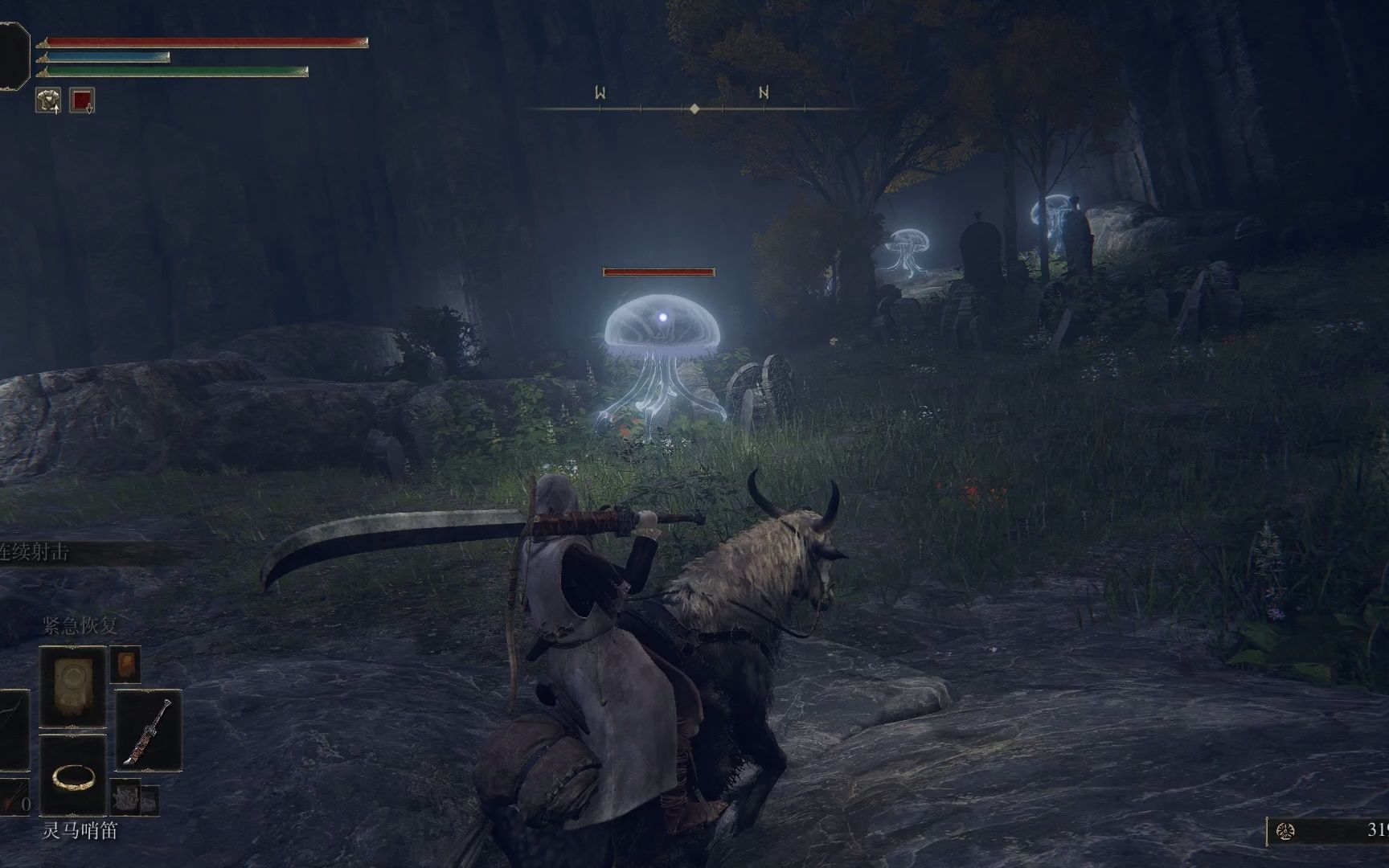
Task: Click the red HP-reduction debuff icon
Action: [x=82, y=100]
